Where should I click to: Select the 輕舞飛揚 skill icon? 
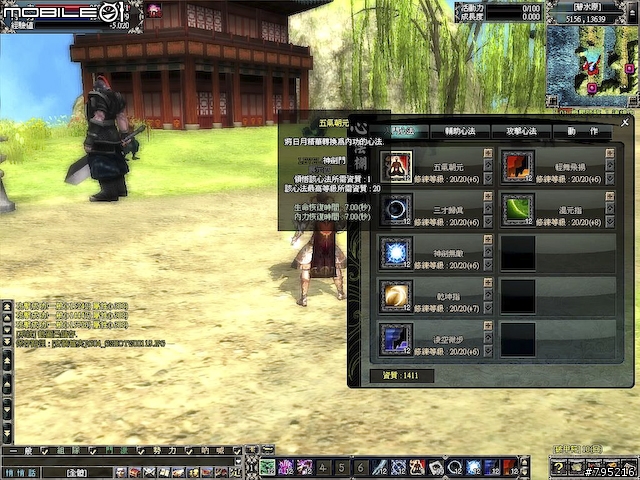pos(518,167)
